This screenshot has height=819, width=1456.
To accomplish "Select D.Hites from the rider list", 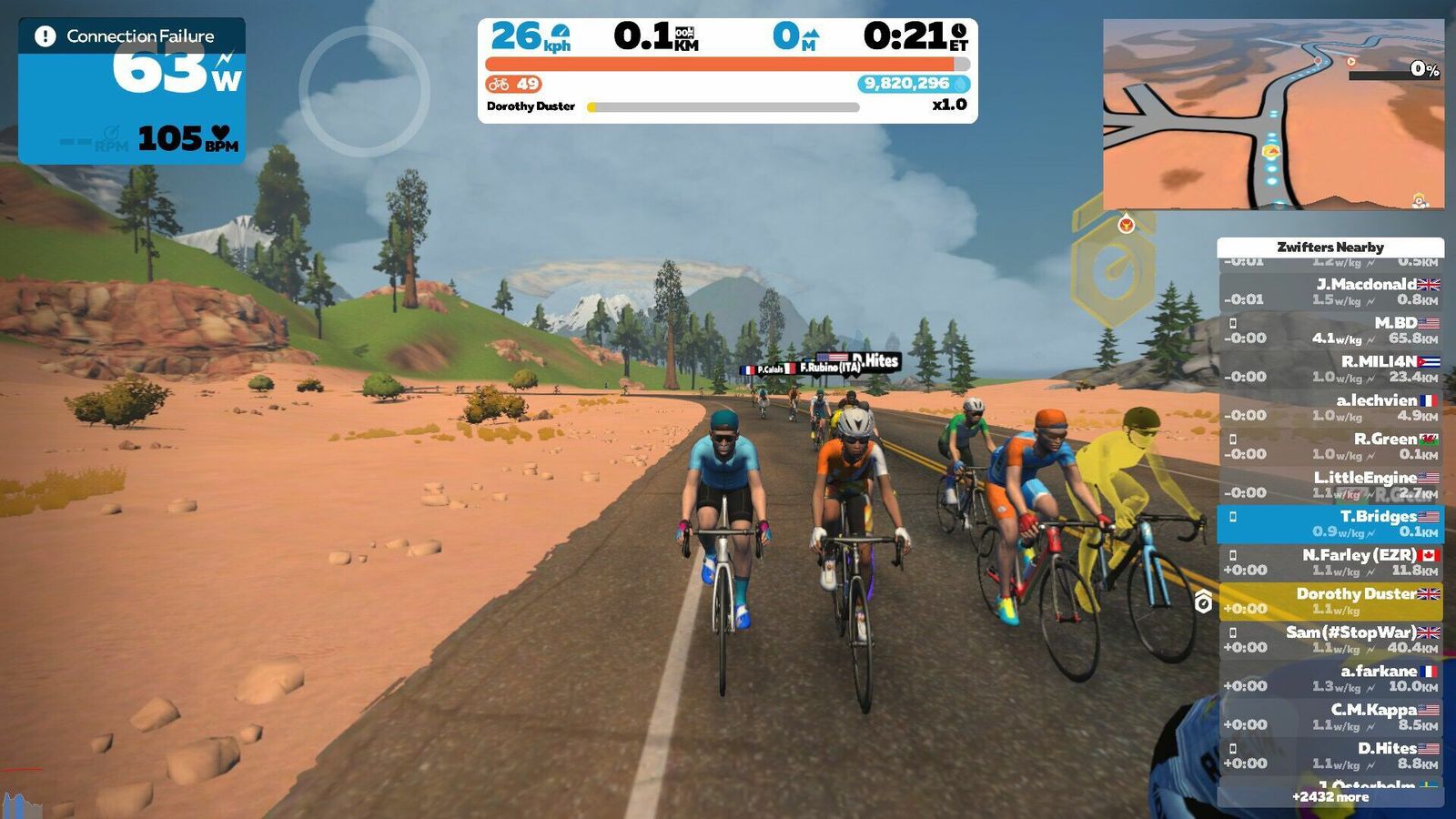I will 1330,756.
